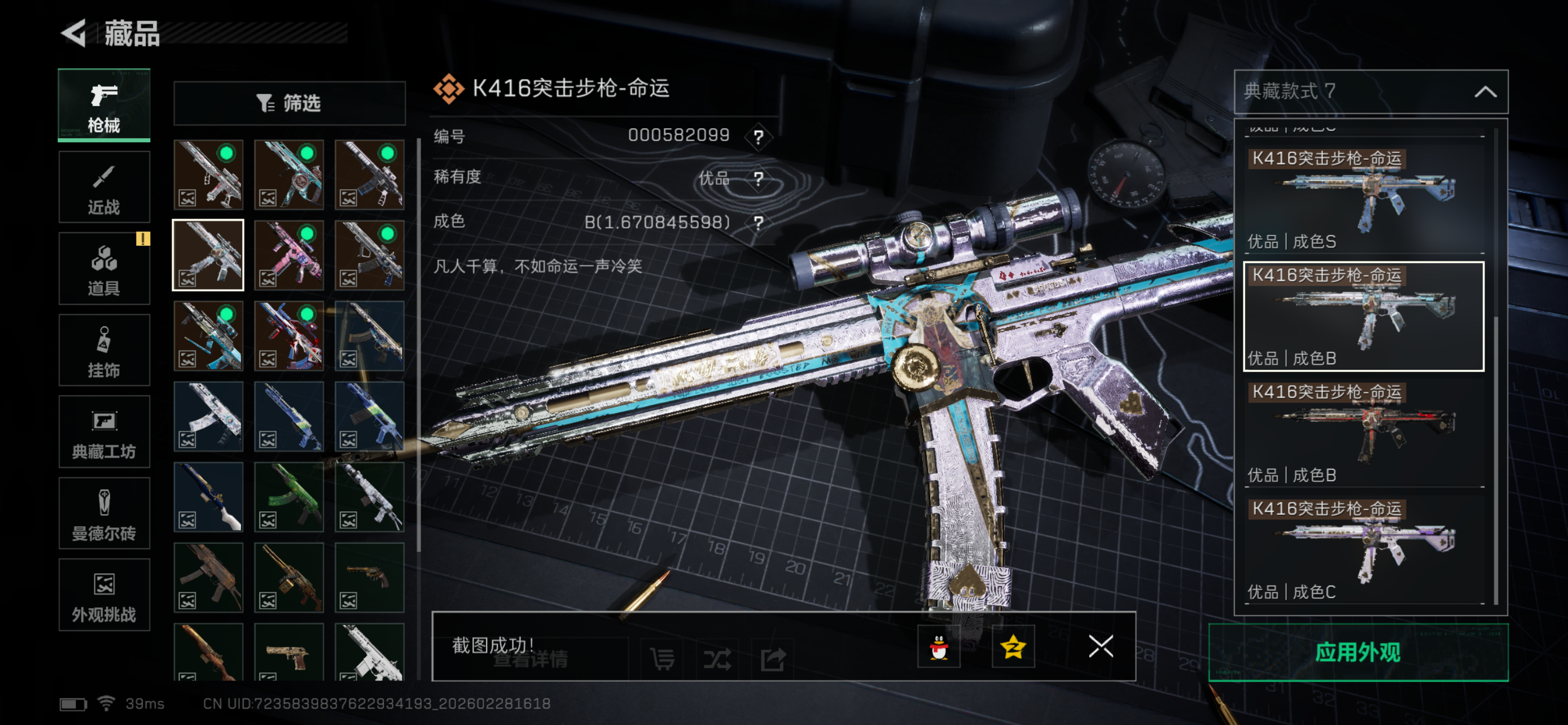Image resolution: width=1568 pixels, height=725 pixels.
Task: Switch to 典藏工坊 workshop tab
Action: point(104,432)
